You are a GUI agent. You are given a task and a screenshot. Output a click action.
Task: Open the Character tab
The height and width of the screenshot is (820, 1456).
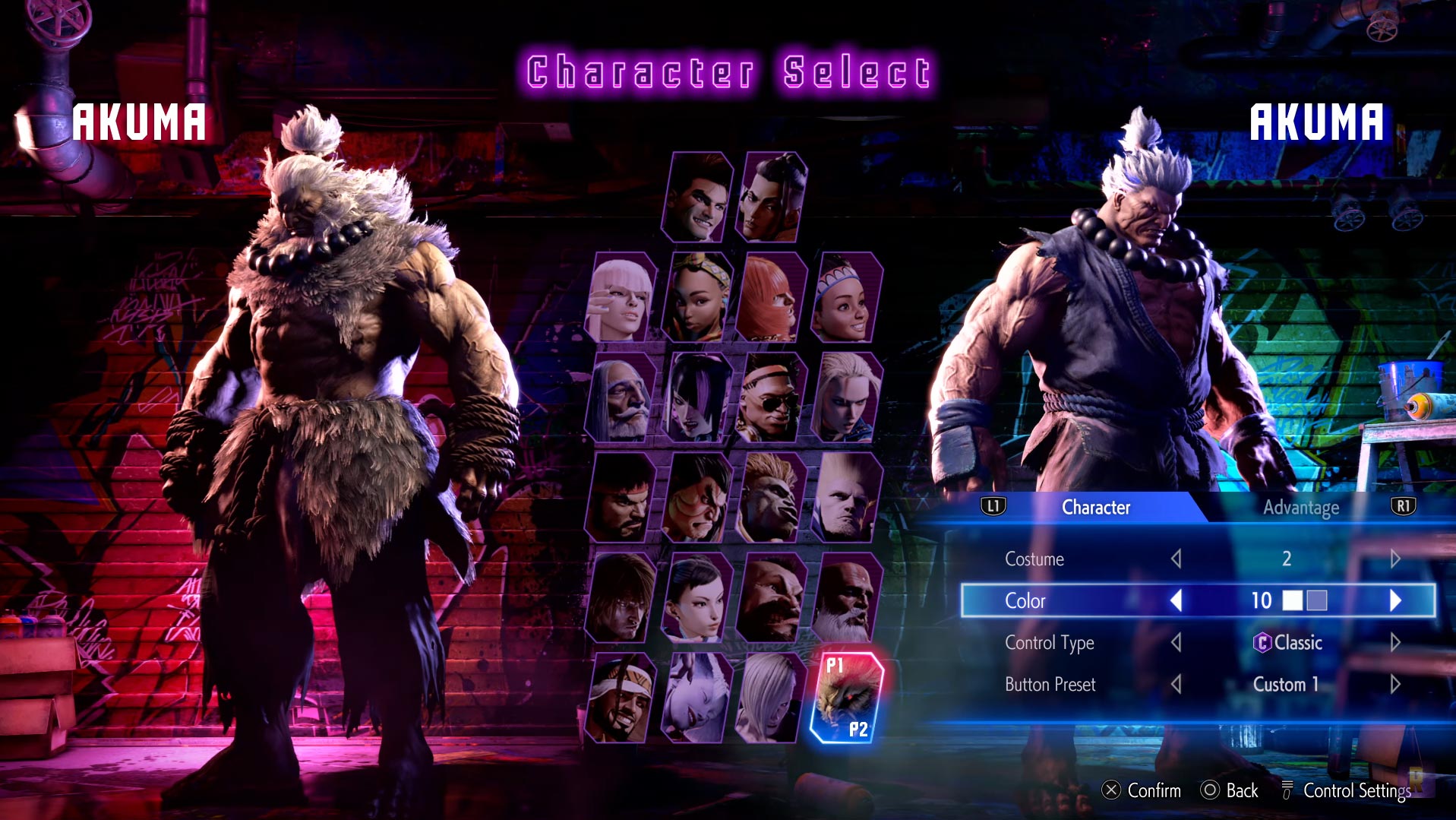[x=1095, y=508]
